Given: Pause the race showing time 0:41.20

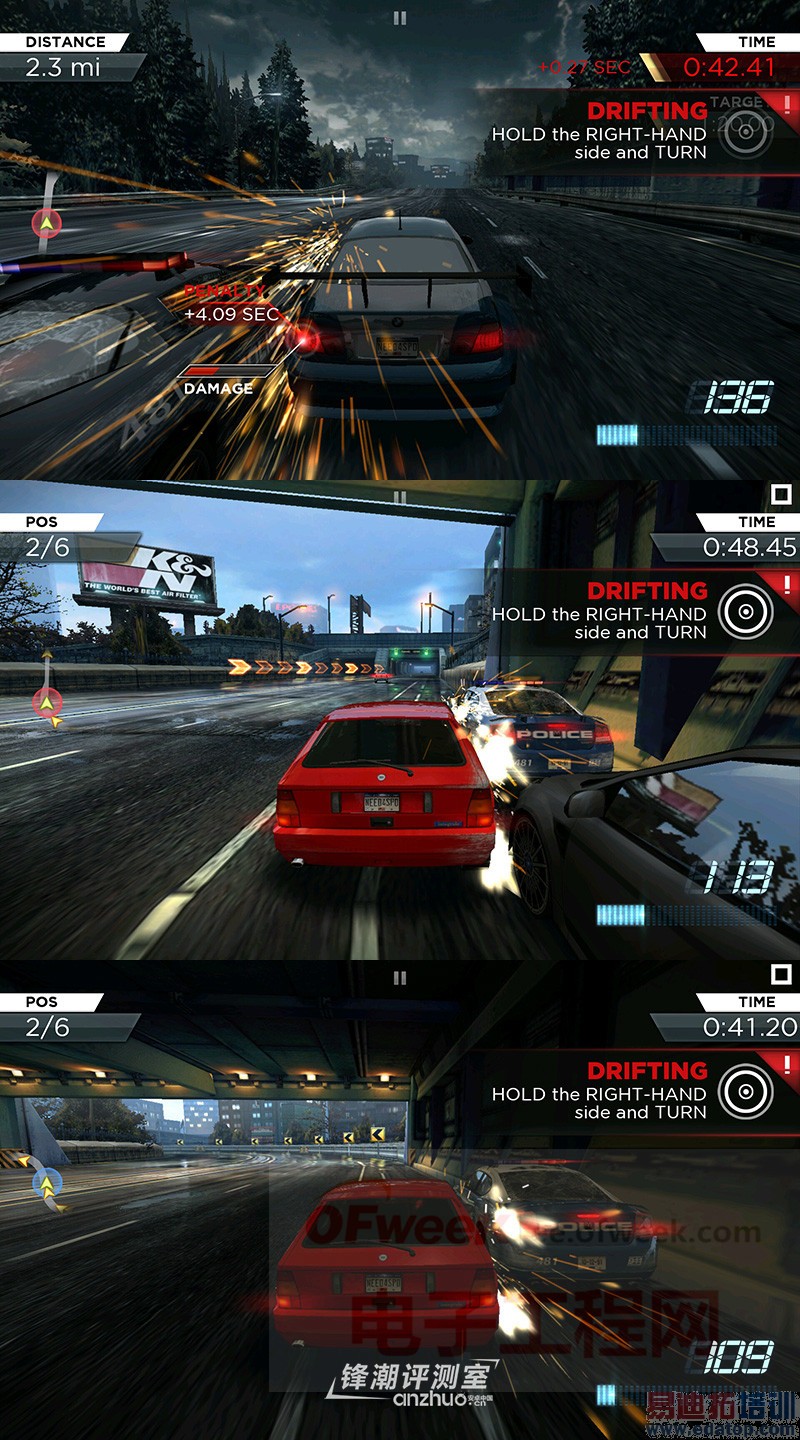Looking at the screenshot, I should (x=400, y=977).
